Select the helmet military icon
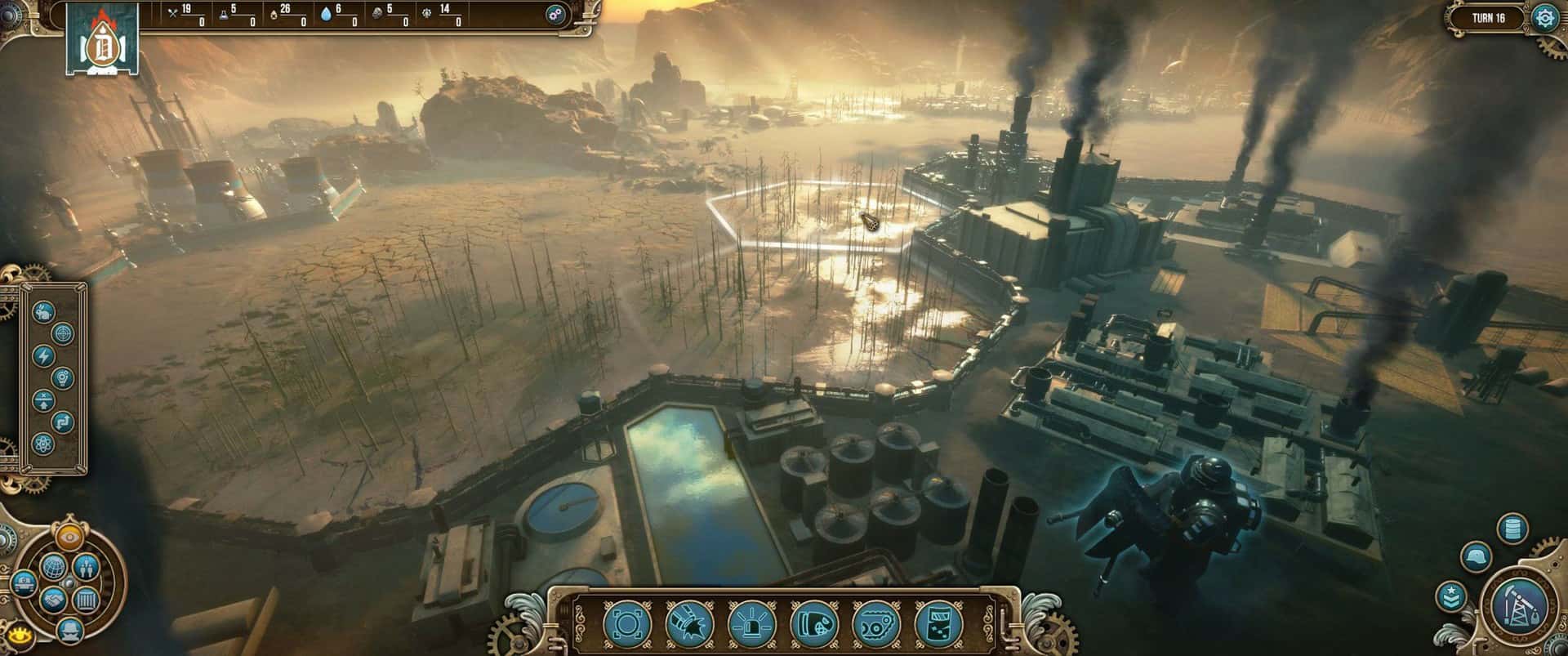The image size is (1568, 656). click(1477, 557)
